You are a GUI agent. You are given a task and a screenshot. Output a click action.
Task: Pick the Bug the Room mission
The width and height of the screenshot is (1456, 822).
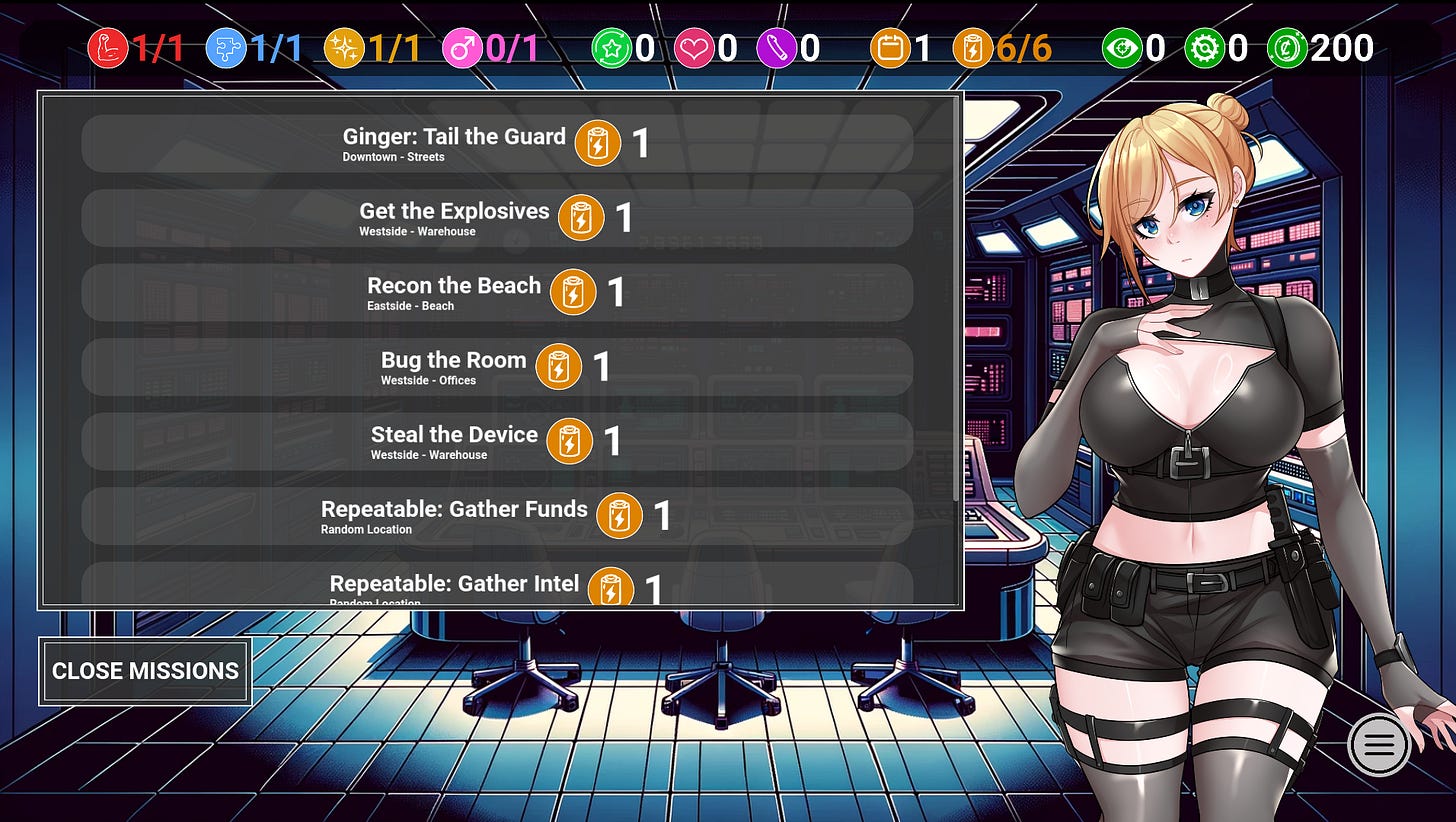coord(496,367)
